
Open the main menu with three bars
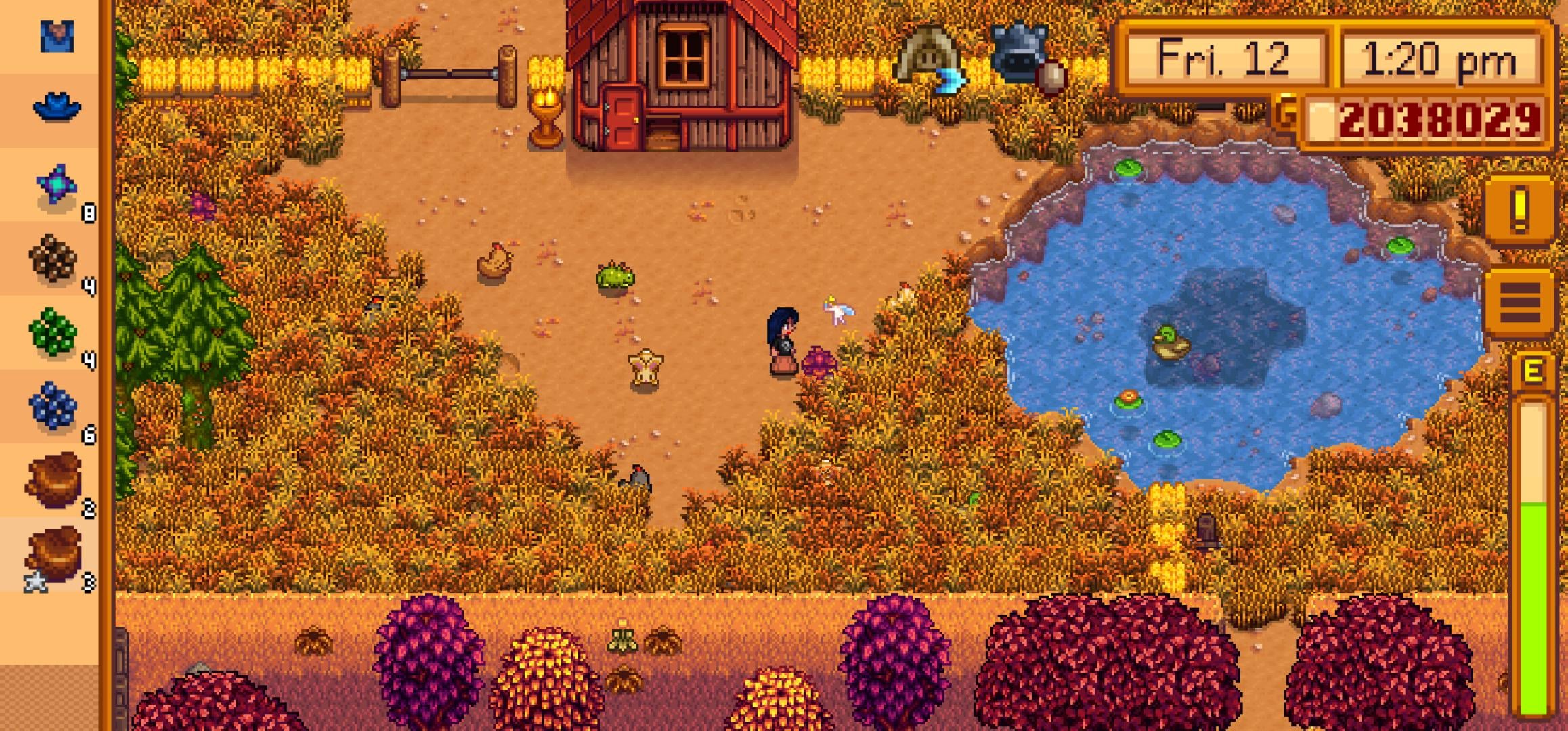coord(1520,302)
